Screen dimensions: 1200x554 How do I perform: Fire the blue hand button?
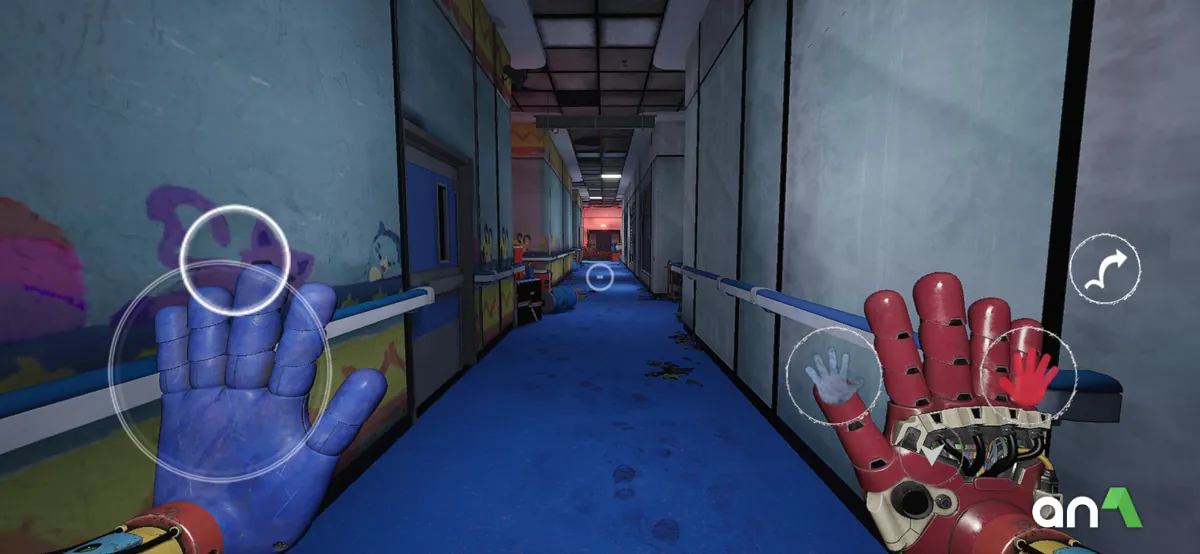[x=834, y=376]
